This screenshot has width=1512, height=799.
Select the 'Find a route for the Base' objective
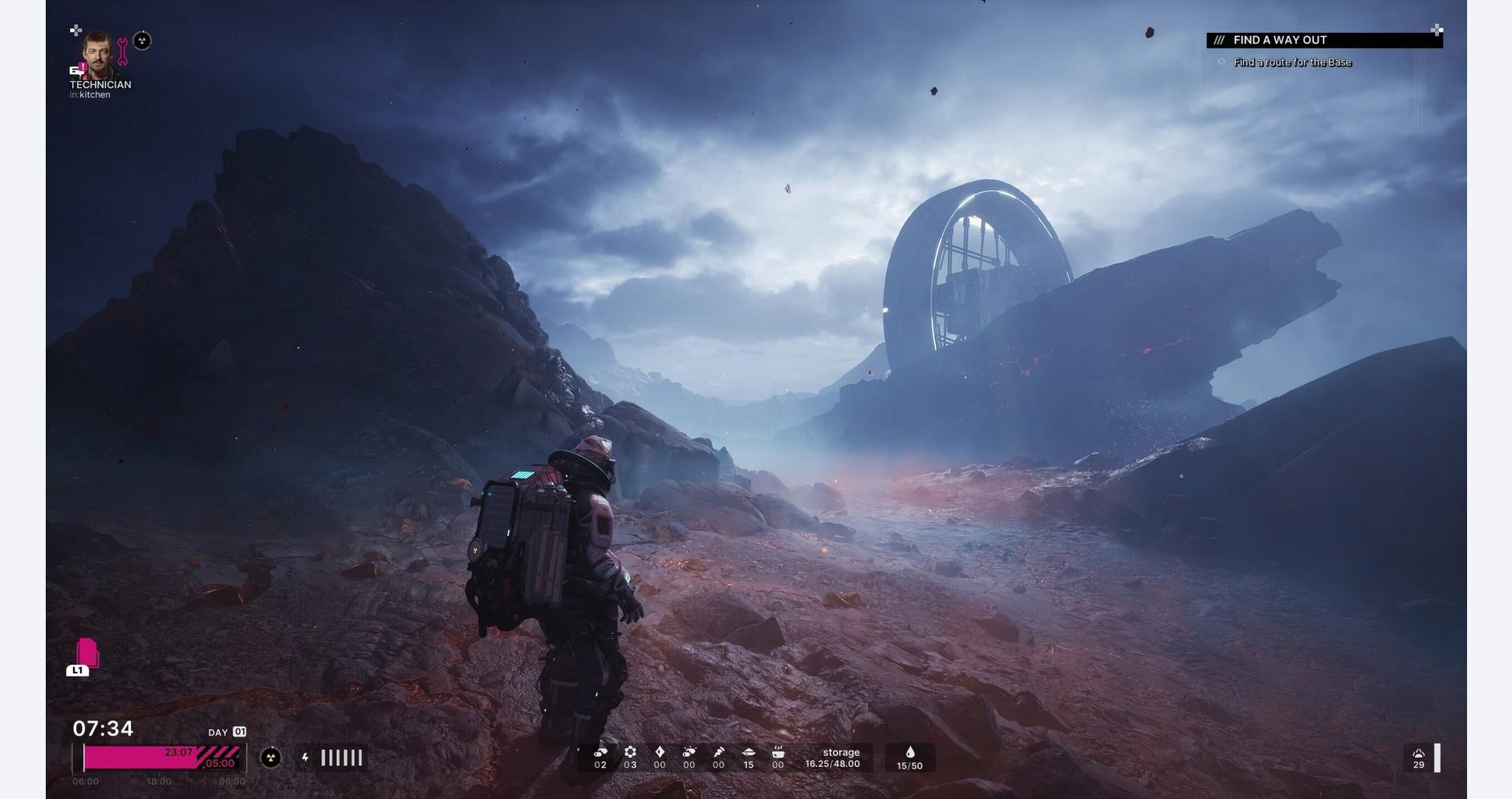[x=1292, y=63]
